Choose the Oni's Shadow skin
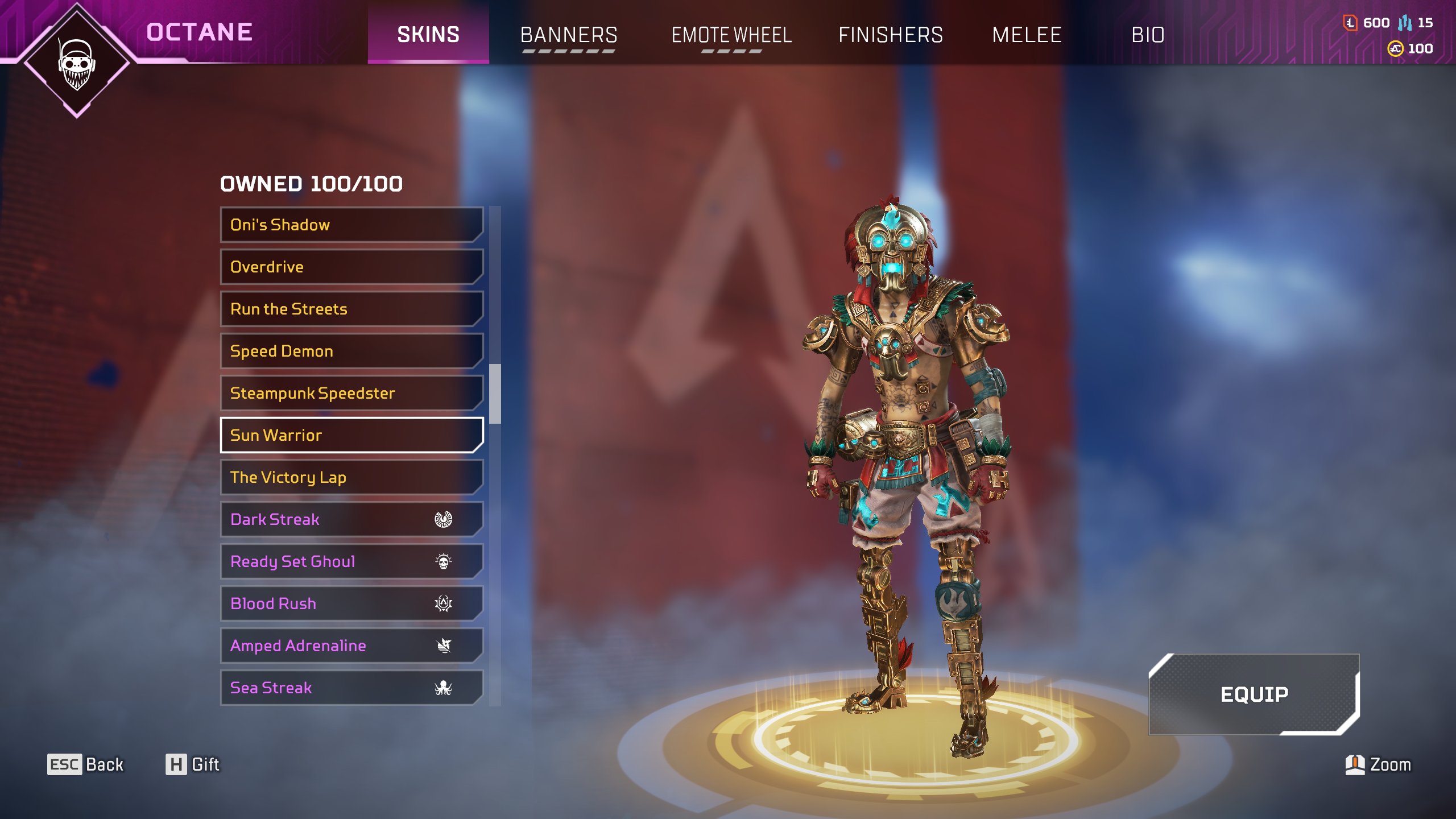The height and width of the screenshot is (819, 1456). pos(351,225)
